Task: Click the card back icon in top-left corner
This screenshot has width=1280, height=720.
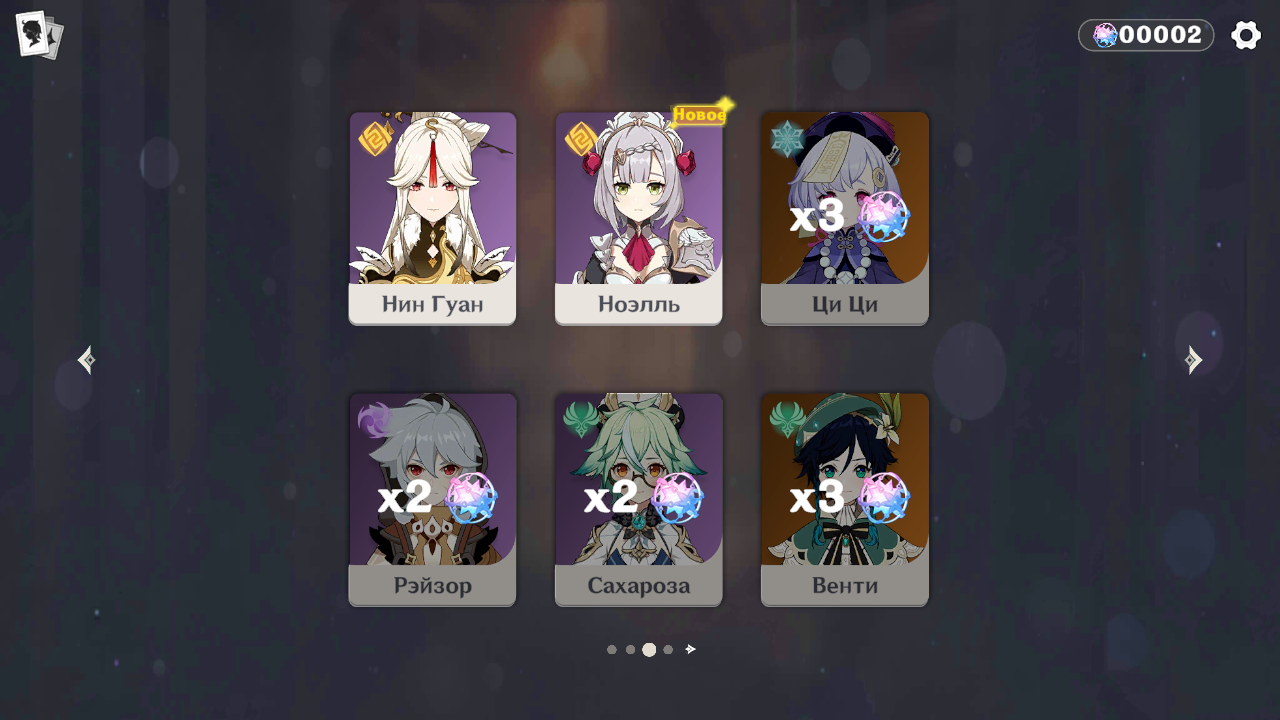Action: [x=39, y=33]
